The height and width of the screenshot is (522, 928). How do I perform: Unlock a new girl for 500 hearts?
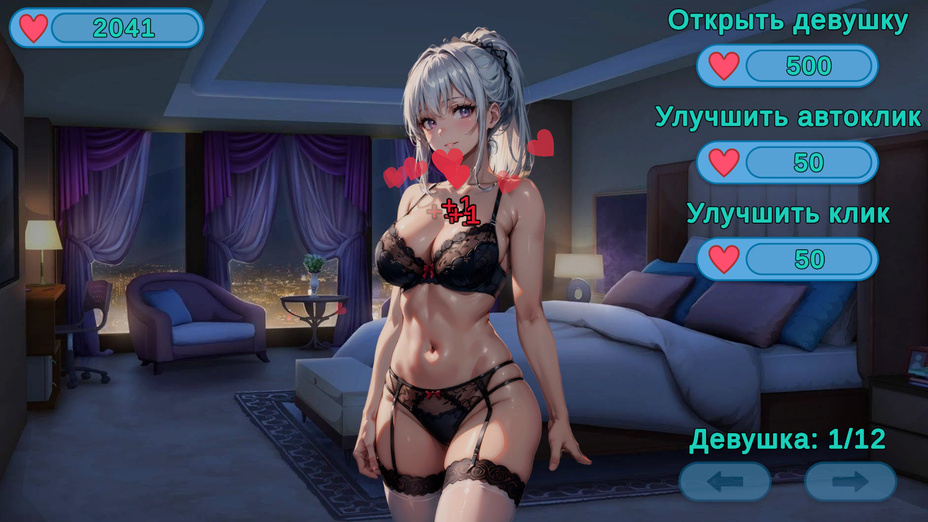click(x=787, y=66)
